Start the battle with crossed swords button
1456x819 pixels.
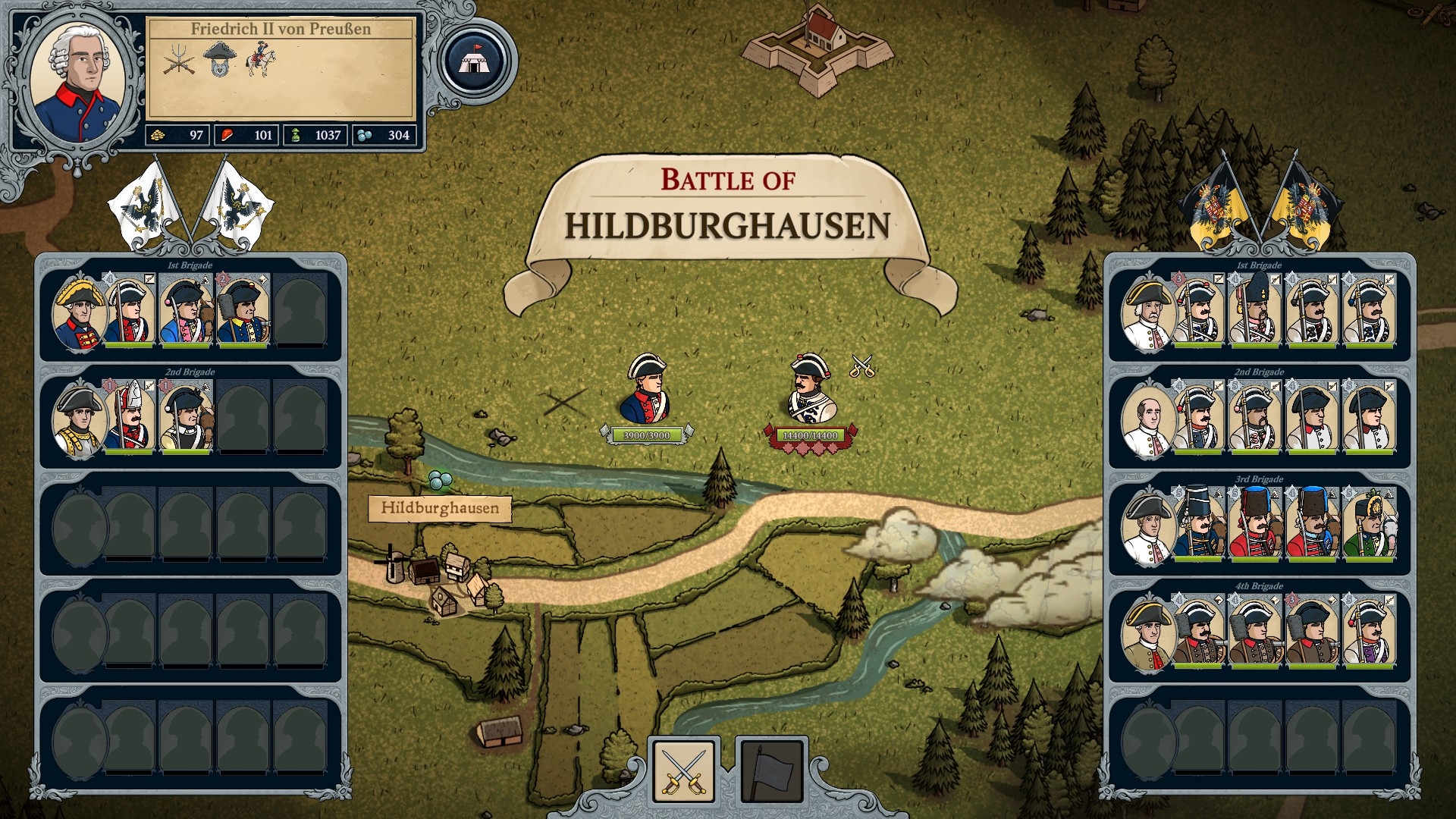coord(683,770)
